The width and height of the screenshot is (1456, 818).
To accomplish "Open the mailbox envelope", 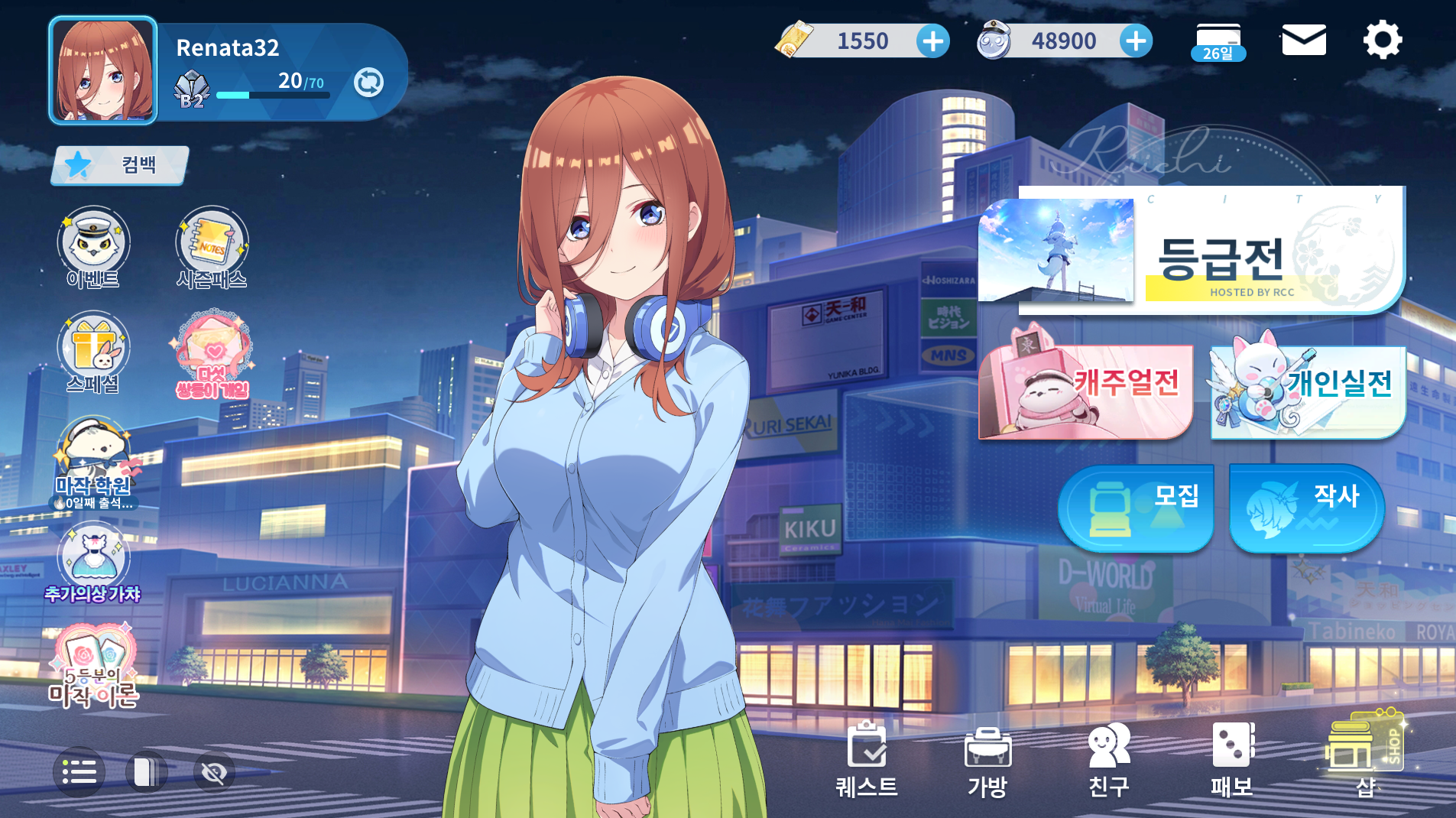I will click(x=1303, y=40).
